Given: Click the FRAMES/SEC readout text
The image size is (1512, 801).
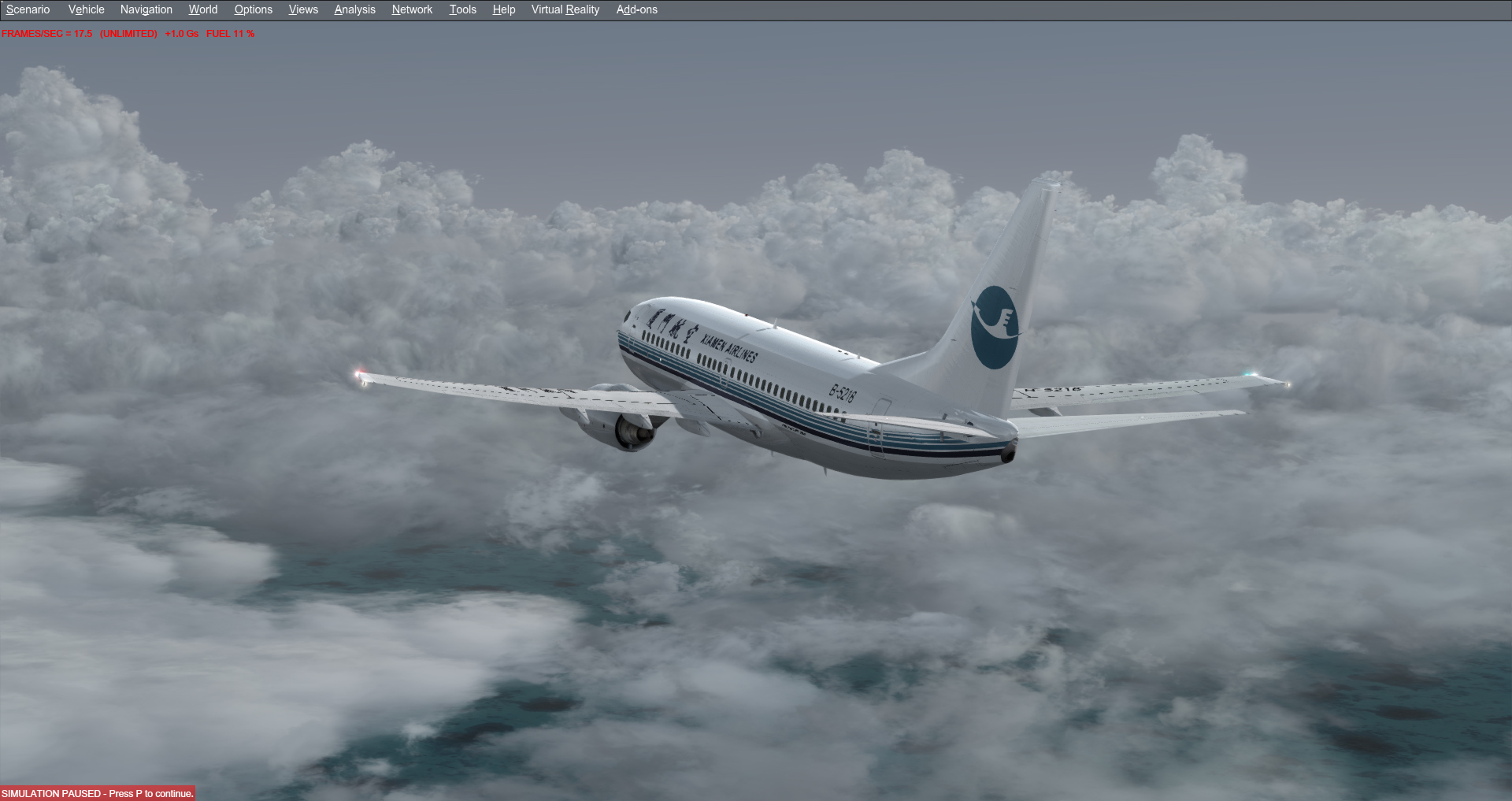Looking at the screenshot, I should tap(46, 34).
